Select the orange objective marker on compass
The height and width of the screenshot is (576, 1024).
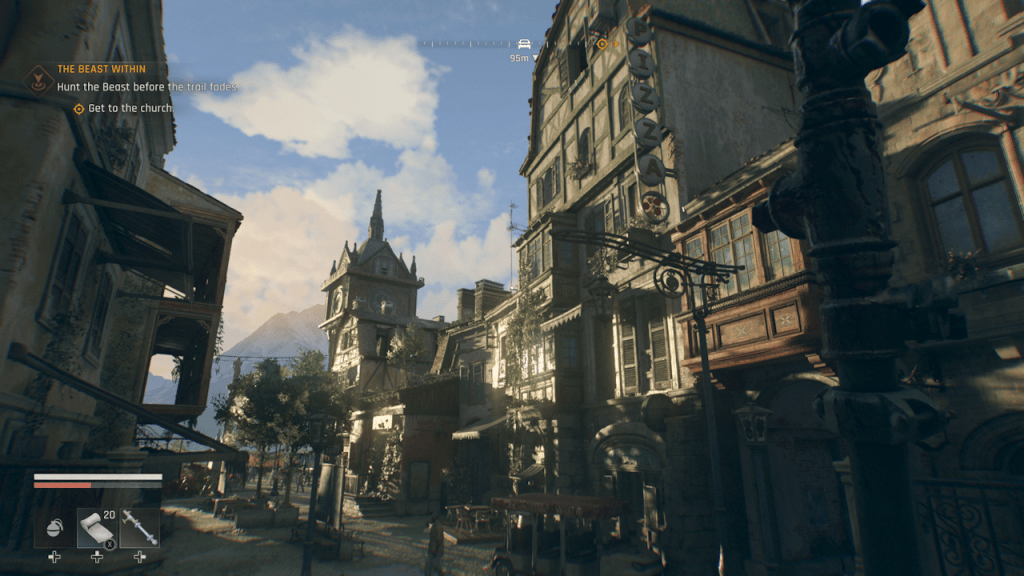602,44
